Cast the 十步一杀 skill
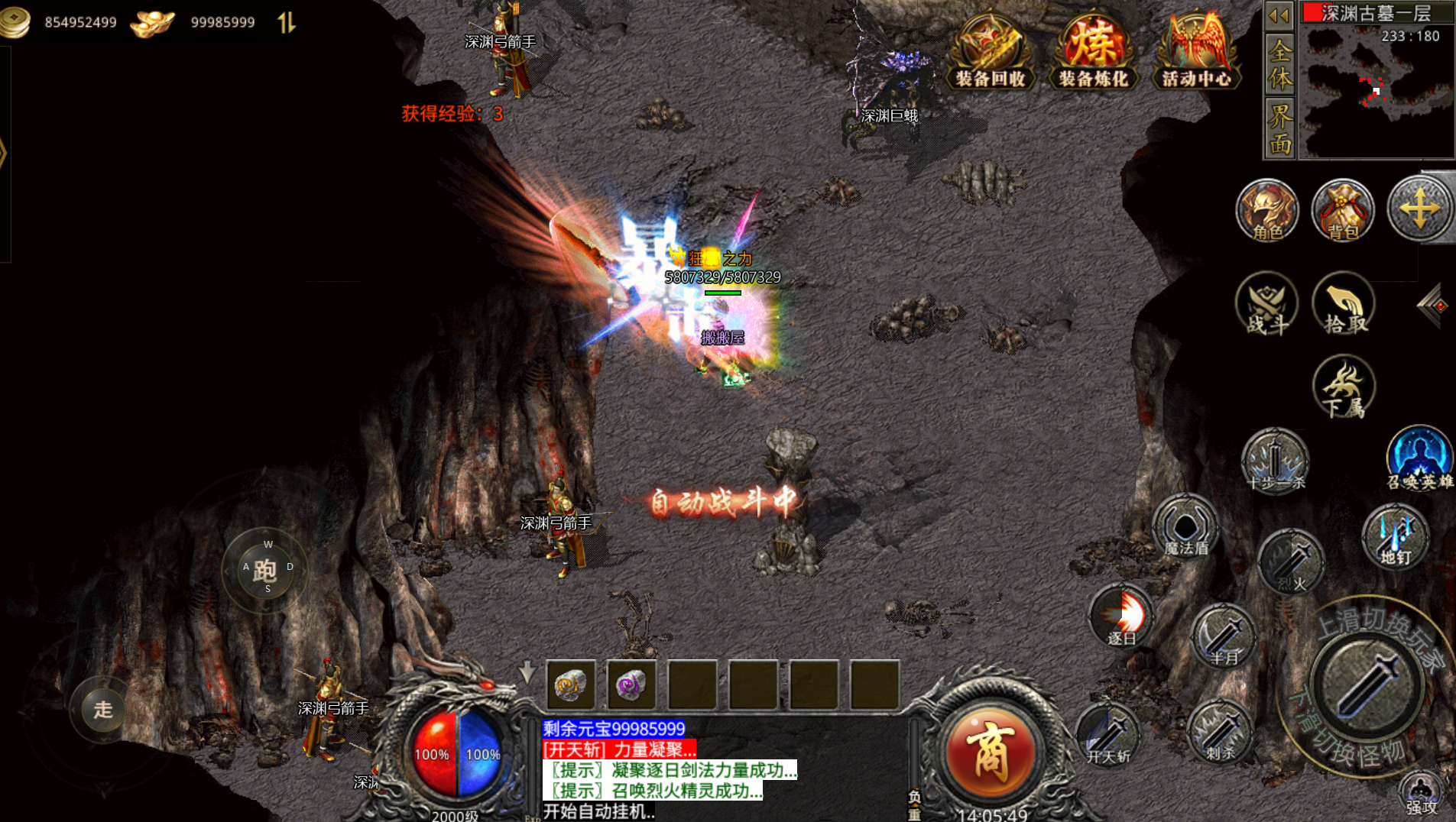The height and width of the screenshot is (822, 1456). click(x=1275, y=461)
